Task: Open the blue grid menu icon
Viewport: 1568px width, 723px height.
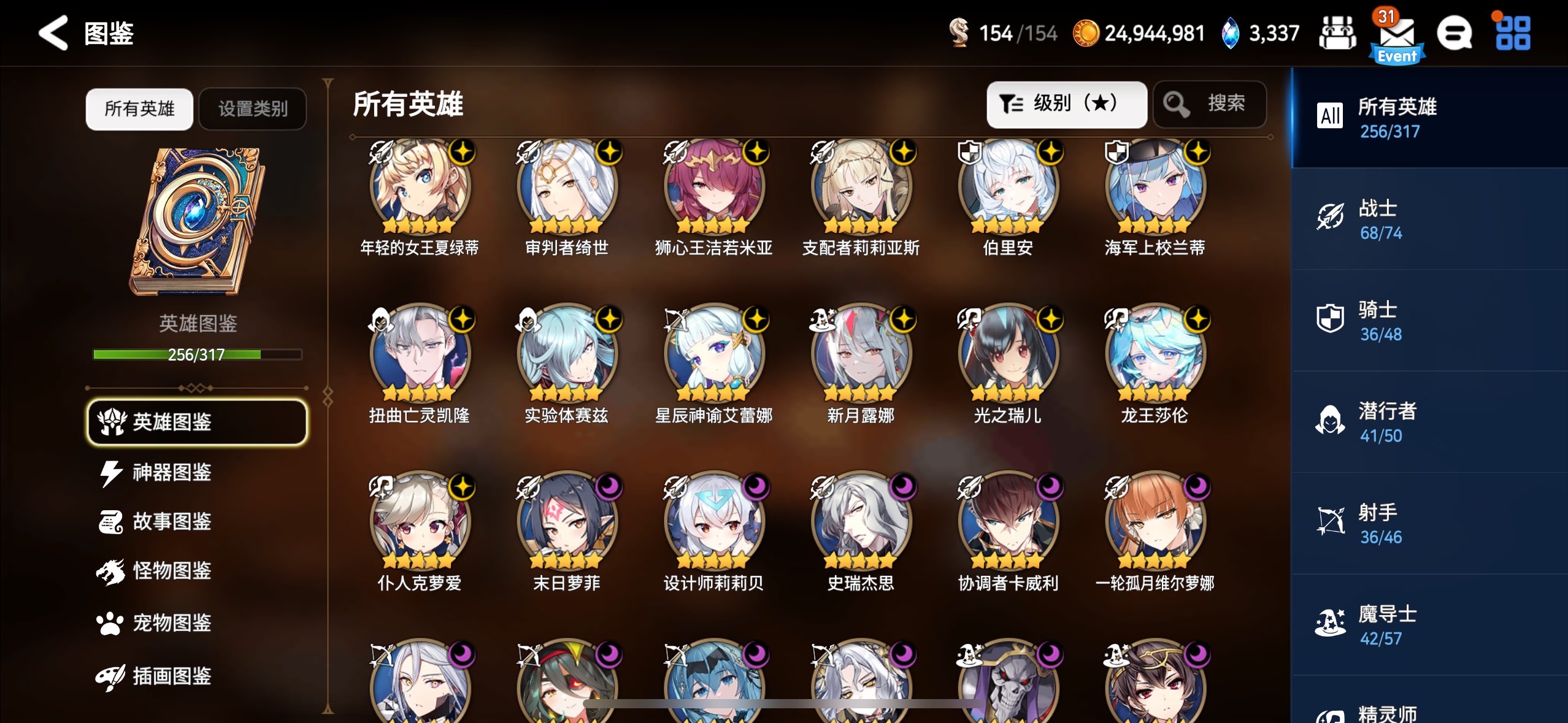Action: tap(1513, 34)
